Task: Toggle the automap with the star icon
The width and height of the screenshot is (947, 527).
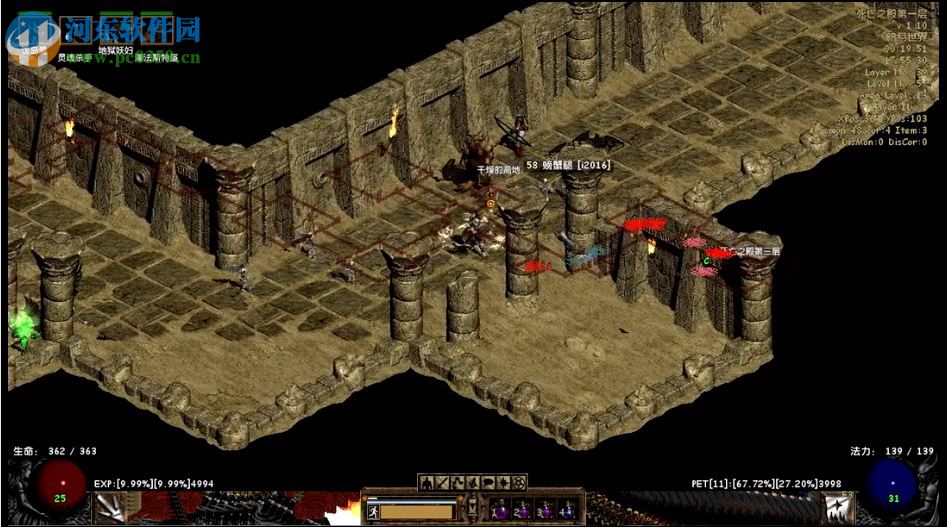Action: coord(503,482)
